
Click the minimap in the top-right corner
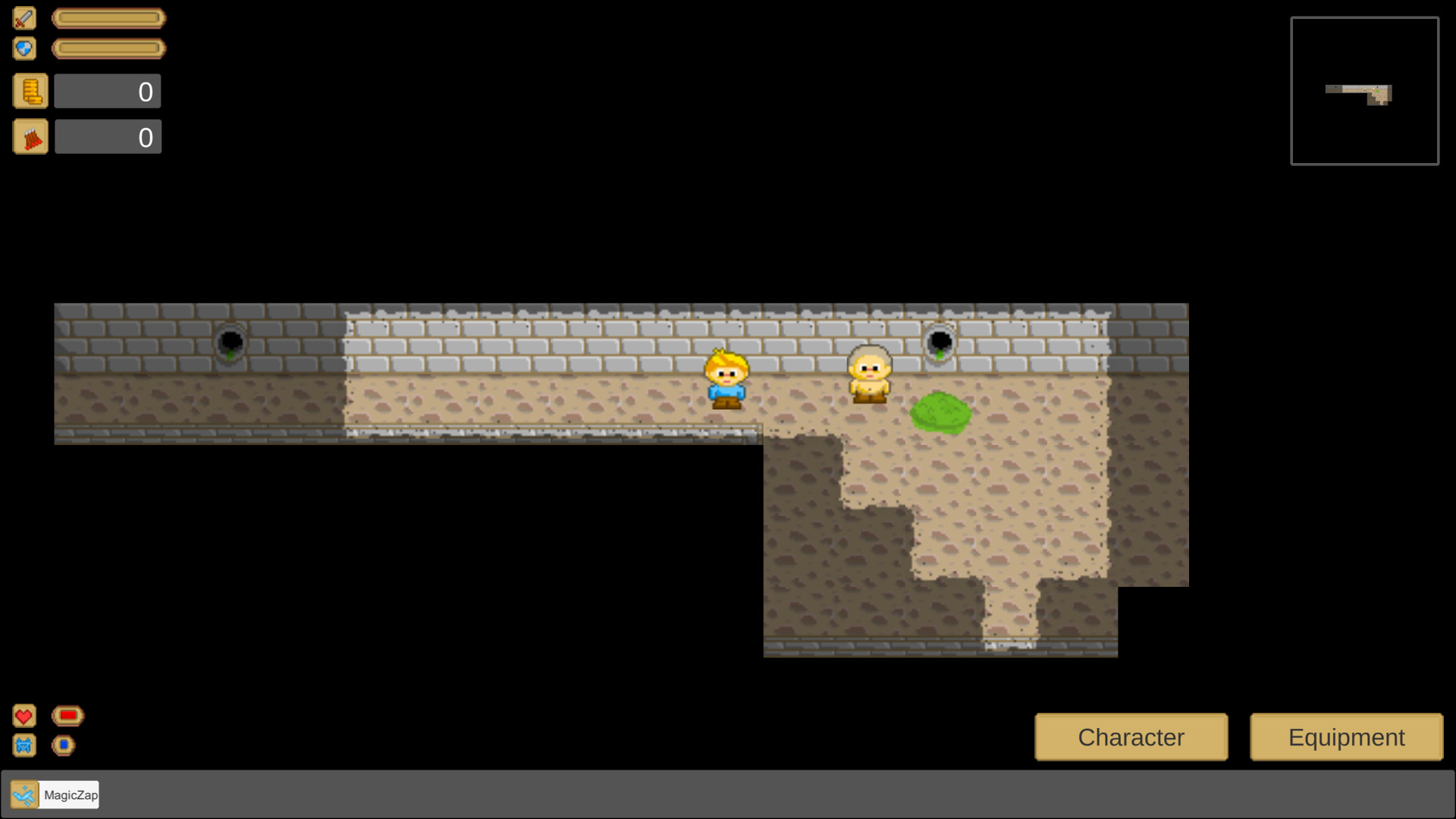pyautogui.click(x=1364, y=90)
